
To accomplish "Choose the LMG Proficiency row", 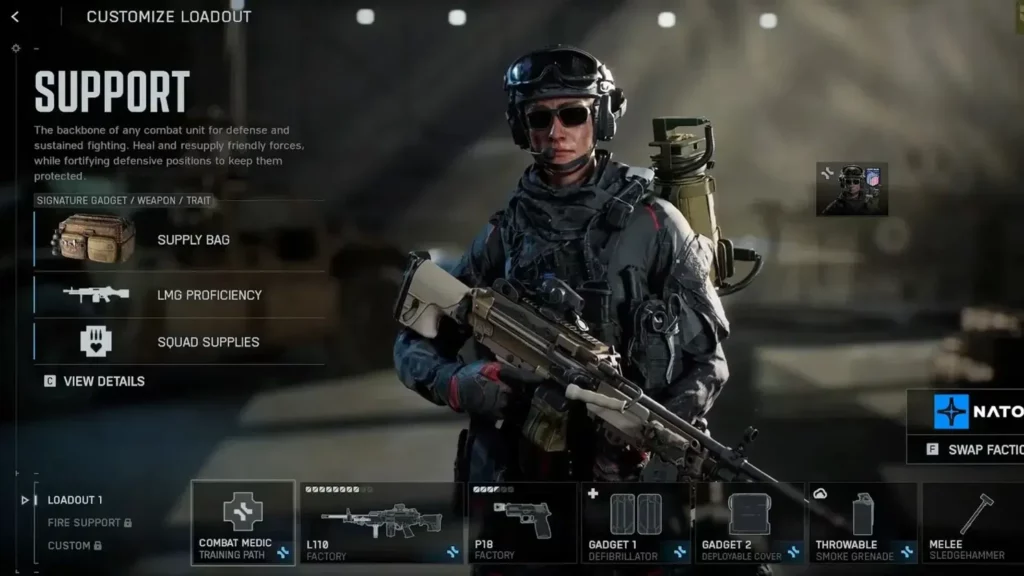I will [180, 295].
